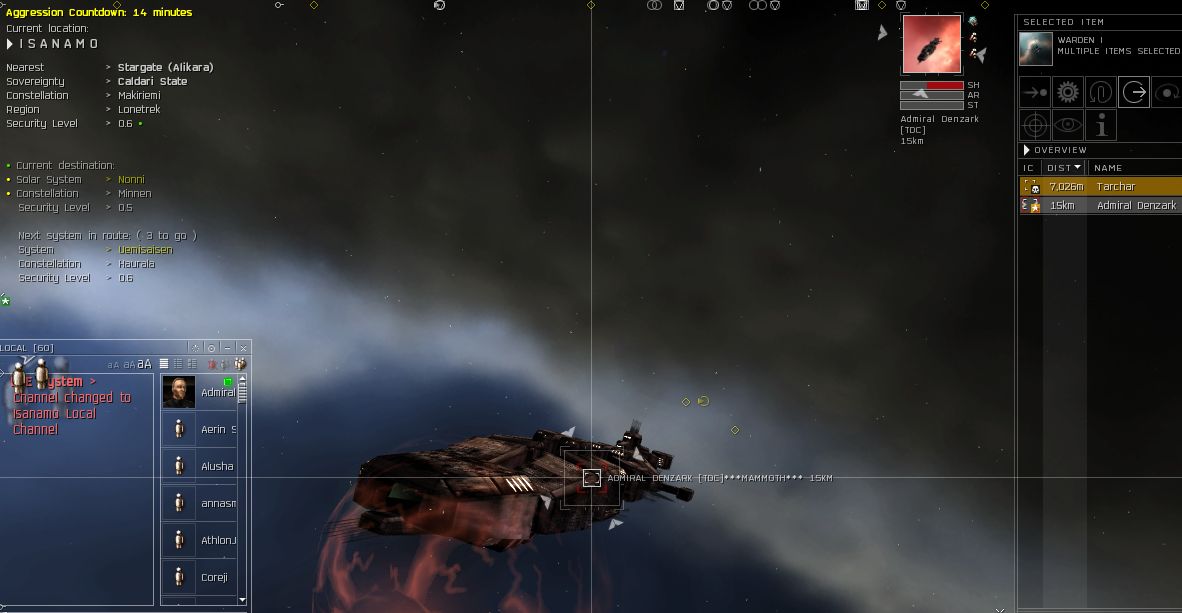Choose the largest chat font size
This screenshot has width=1182, height=613.
coord(145,364)
